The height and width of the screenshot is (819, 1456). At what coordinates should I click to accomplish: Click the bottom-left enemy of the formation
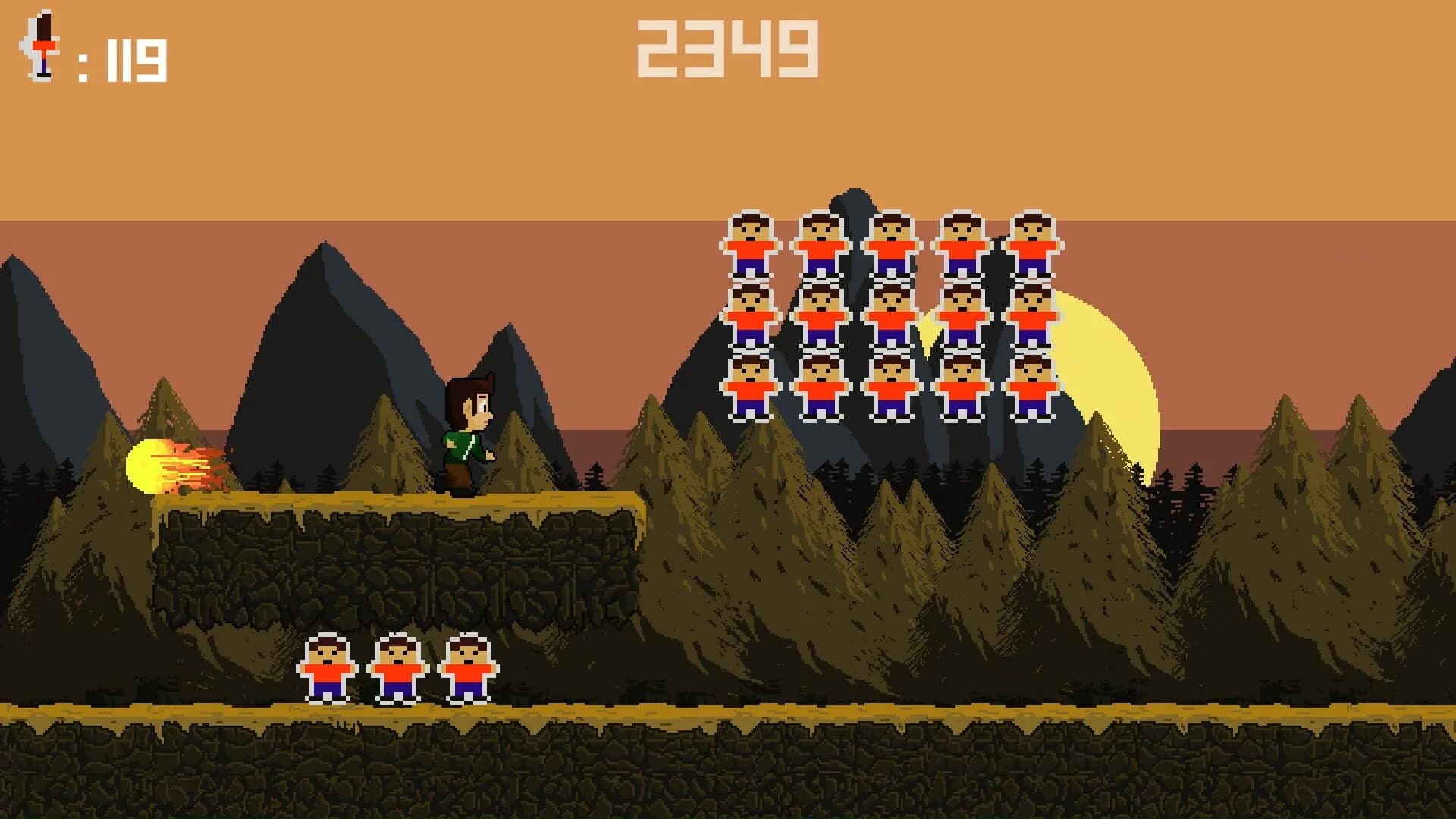[x=751, y=387]
